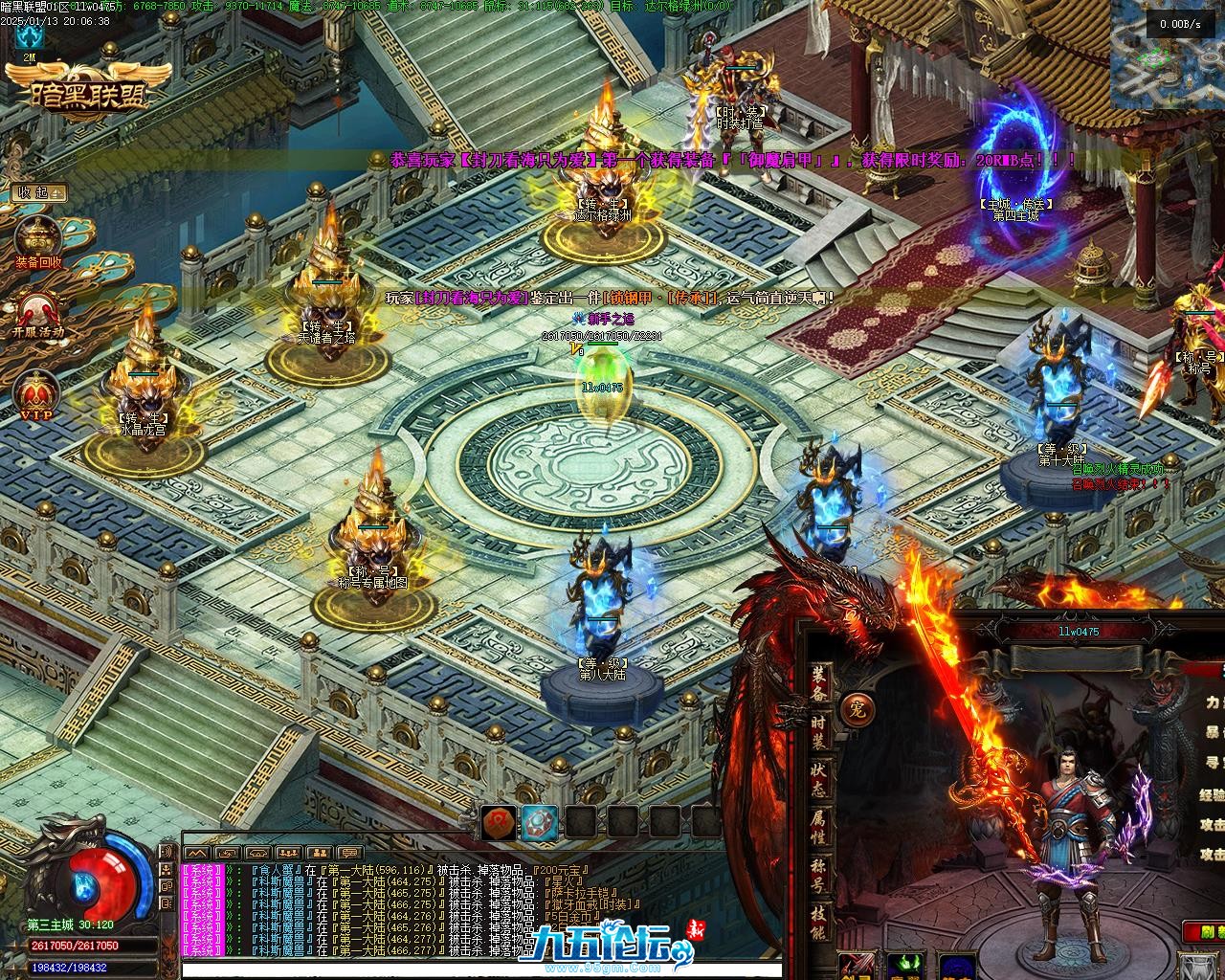
Task: Use the red orb hotbar item
Action: (x=499, y=821)
